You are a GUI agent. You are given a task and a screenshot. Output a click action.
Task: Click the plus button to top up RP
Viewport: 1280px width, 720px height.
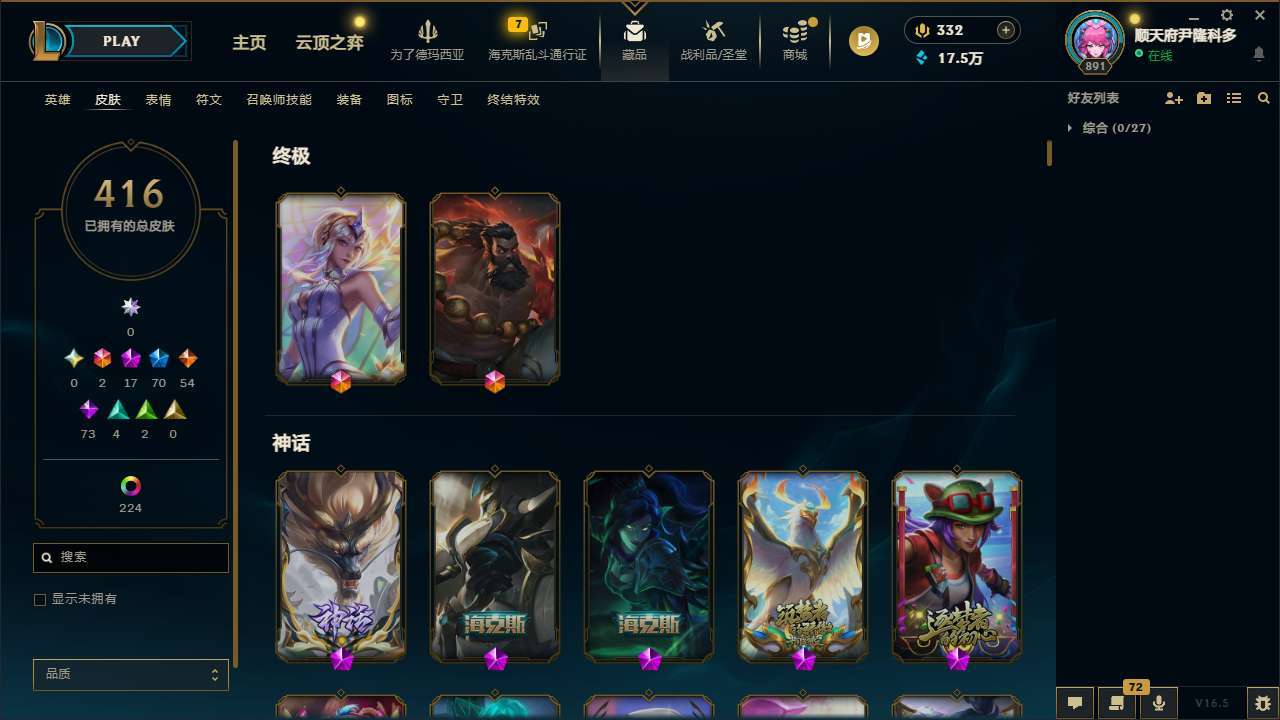coord(1004,29)
